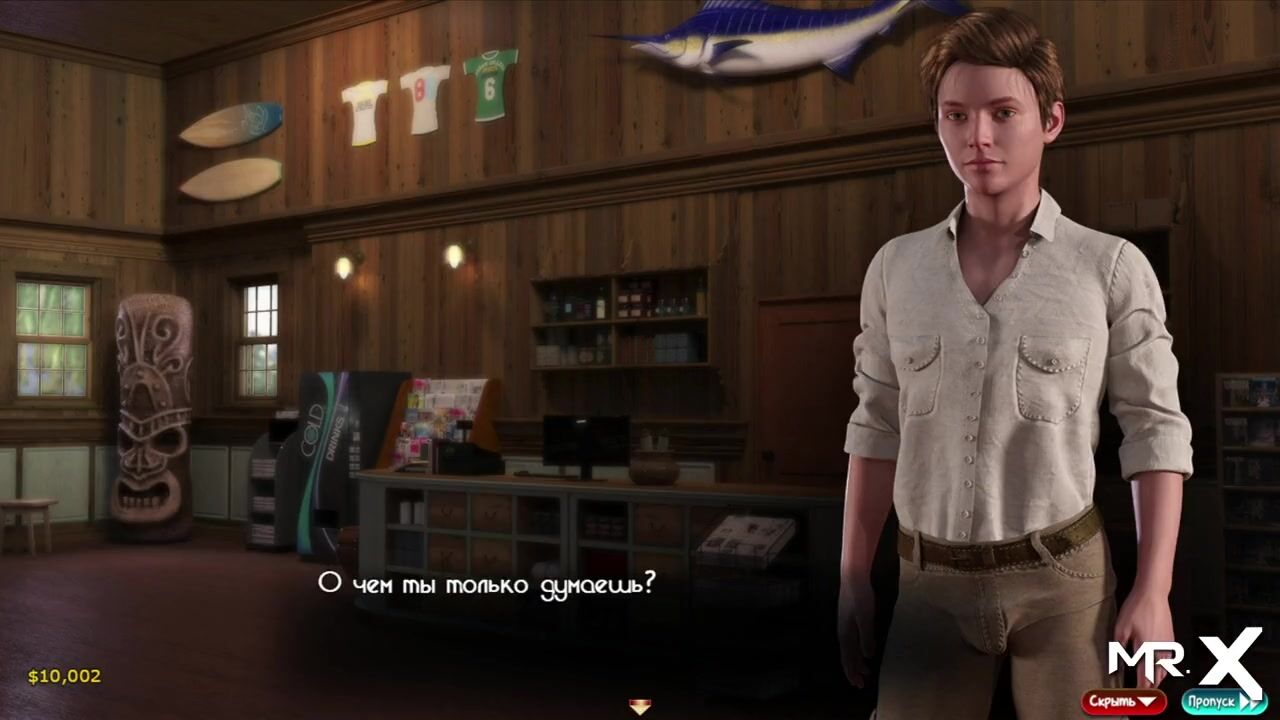Hide the dialogue with the Скрыть button
The image size is (1280, 720).
point(1123,701)
